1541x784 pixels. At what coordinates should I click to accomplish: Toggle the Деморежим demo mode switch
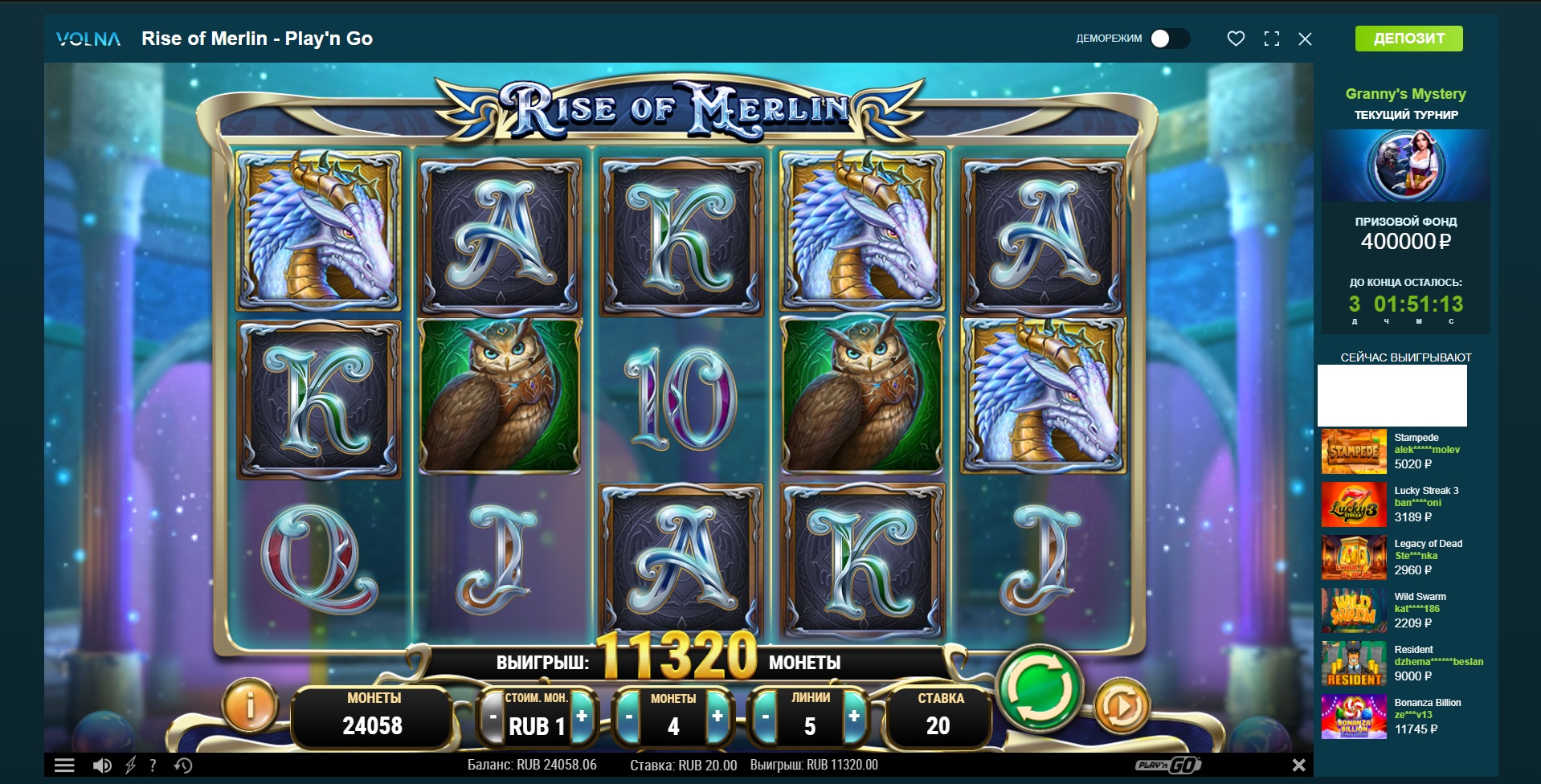coord(1169,39)
